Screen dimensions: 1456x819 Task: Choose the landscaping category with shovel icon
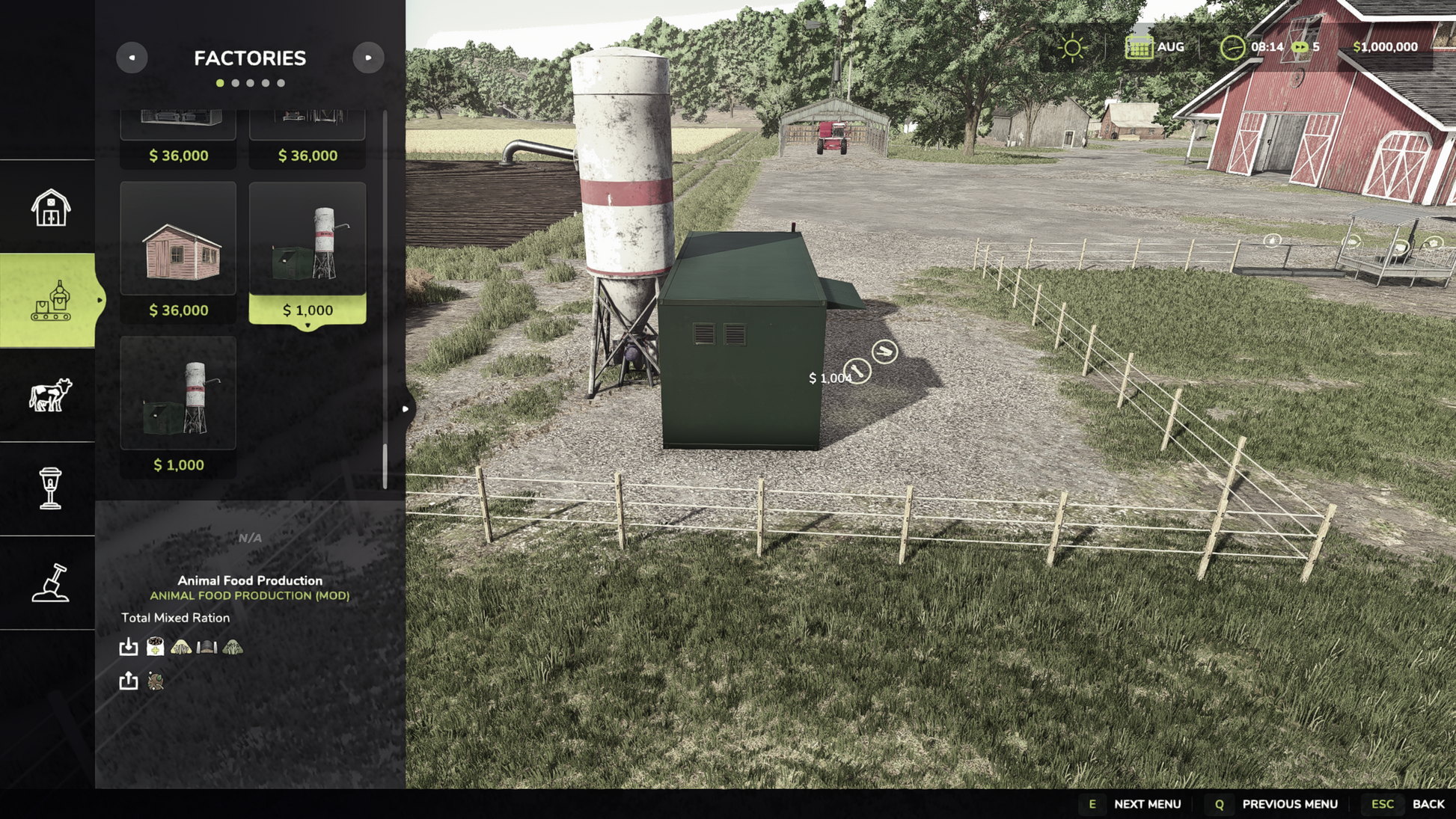[x=50, y=583]
